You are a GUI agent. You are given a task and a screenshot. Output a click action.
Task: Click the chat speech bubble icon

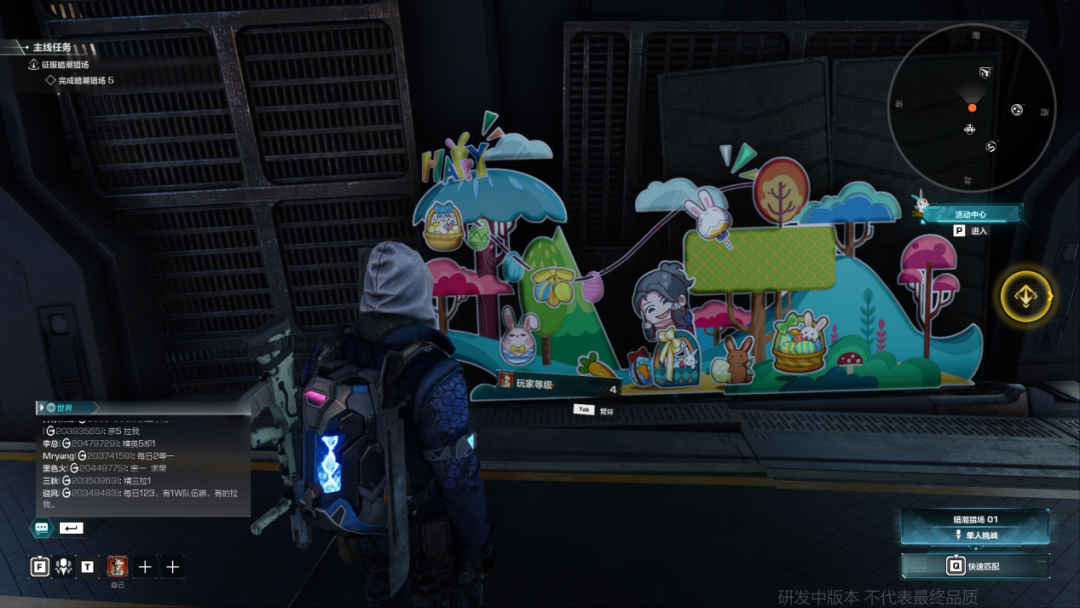(x=42, y=527)
